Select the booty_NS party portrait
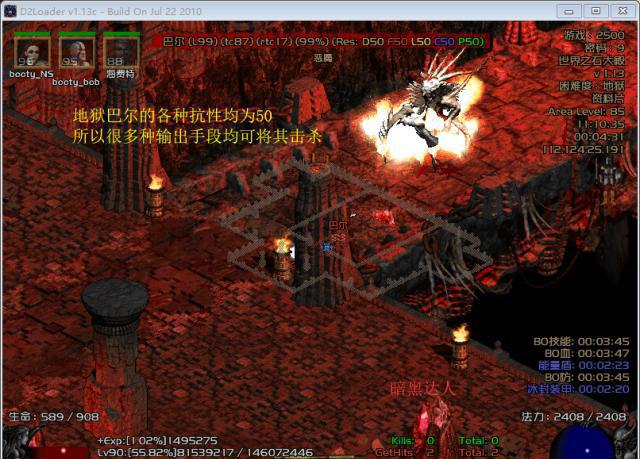Screen dimensions: 640x459 [31, 50]
